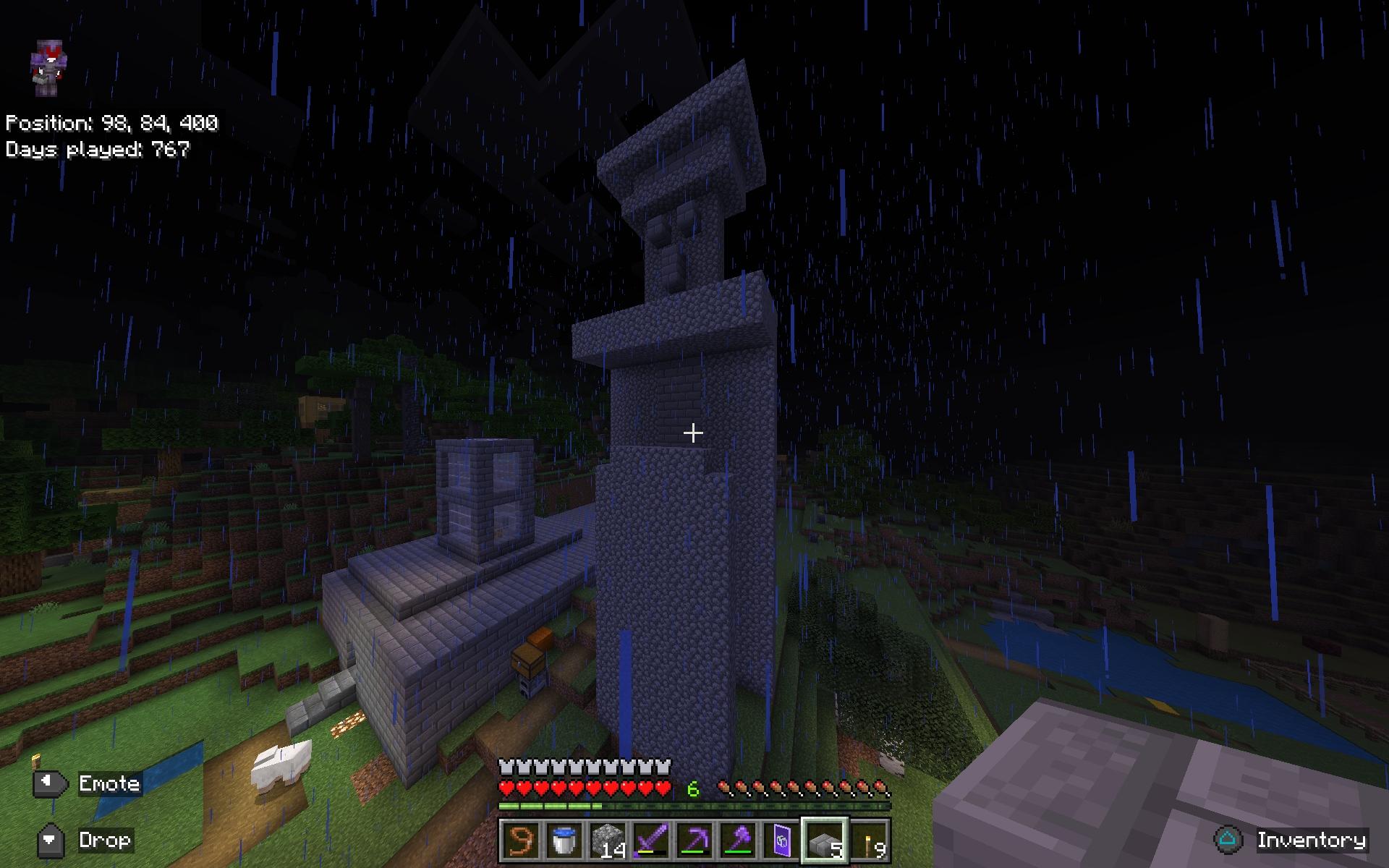
Task: Click the D-pad icon beside Emote
Action: [x=51, y=783]
